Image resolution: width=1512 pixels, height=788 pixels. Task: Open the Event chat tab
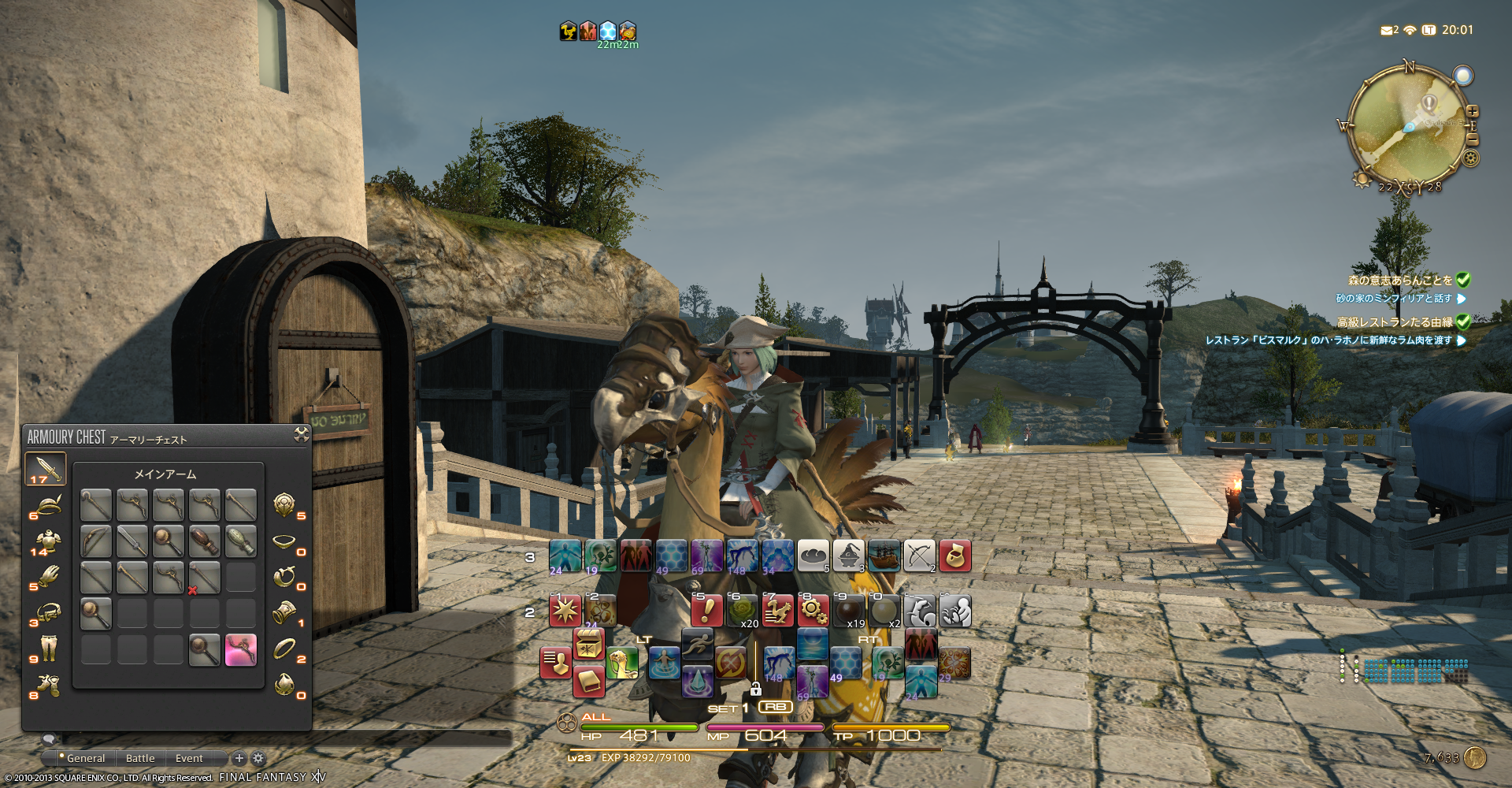(x=189, y=758)
